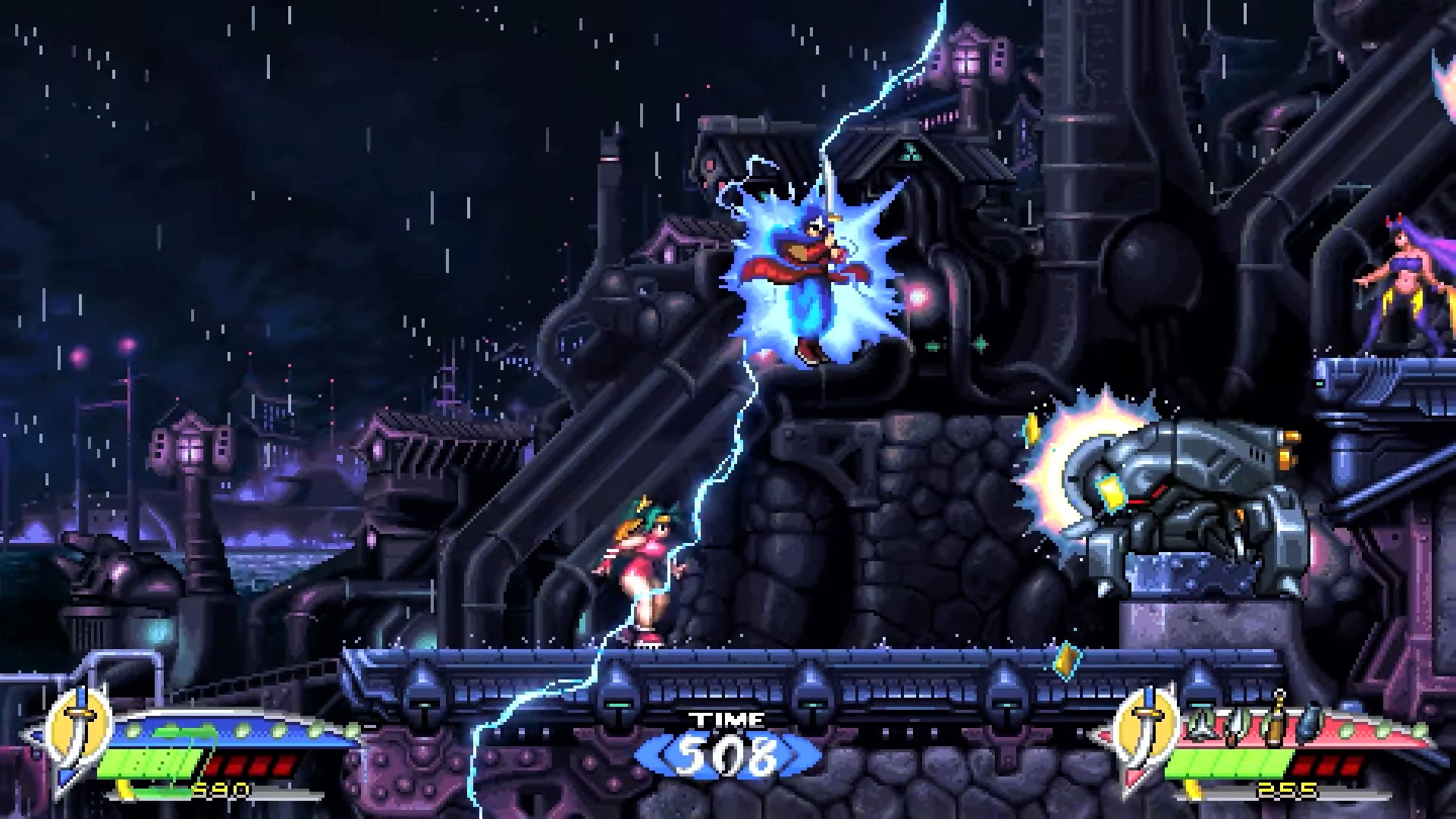Click the shield item icon in player 2's inventory
Image resolution: width=1456 pixels, height=819 pixels.
1200,724
